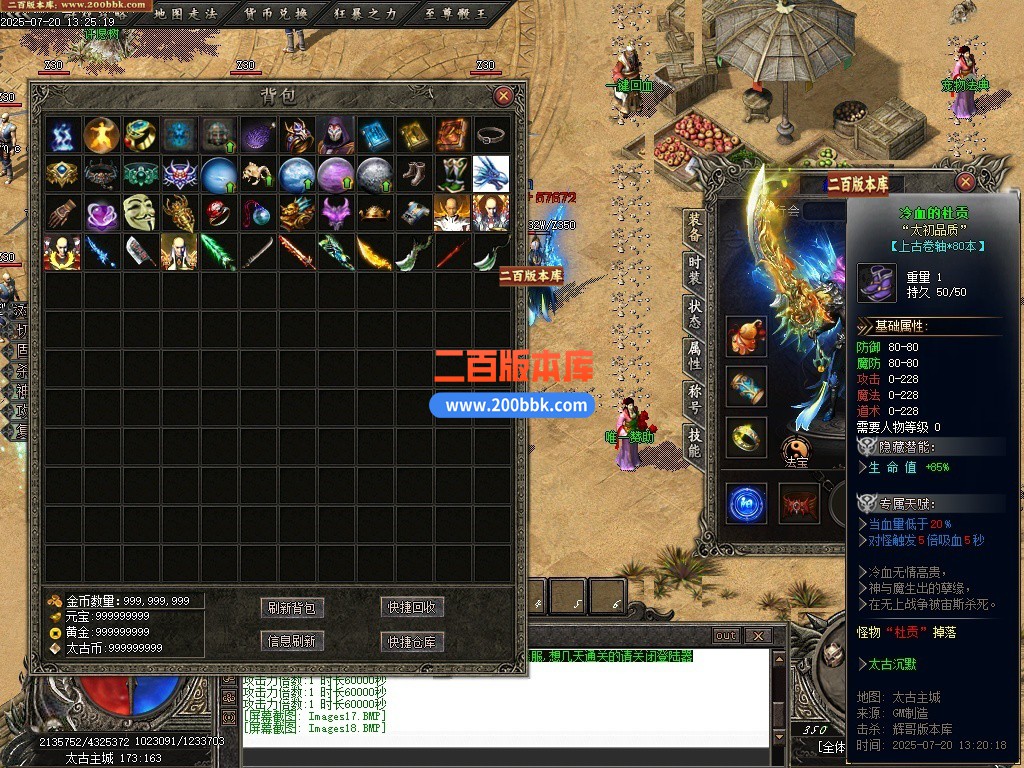Select the brown leather glove item
This screenshot has width=1024, height=768.
tap(63, 213)
